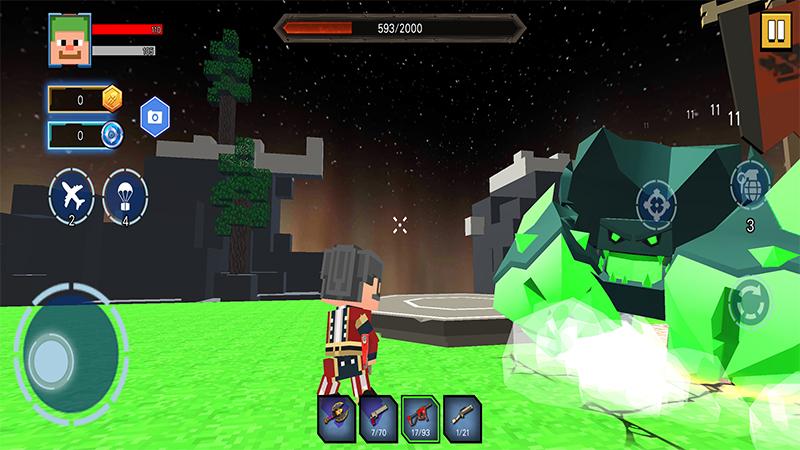The image size is (800, 450).
Task: Reload the weapon with the circular arrows button
Action: pyautogui.click(x=749, y=302)
